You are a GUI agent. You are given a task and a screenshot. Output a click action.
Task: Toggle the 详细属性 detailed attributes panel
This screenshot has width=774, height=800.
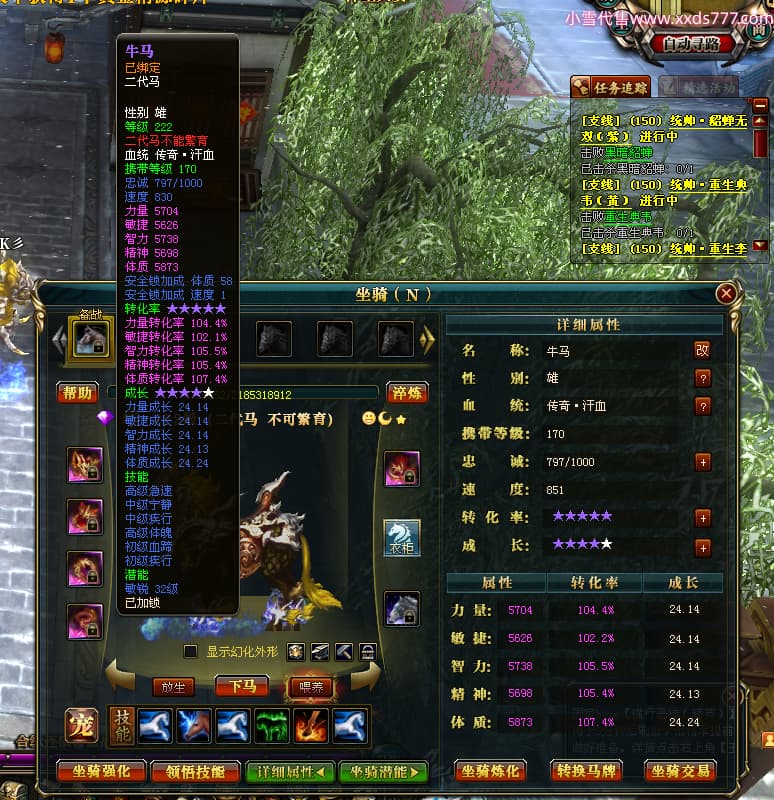pyautogui.click(x=290, y=771)
